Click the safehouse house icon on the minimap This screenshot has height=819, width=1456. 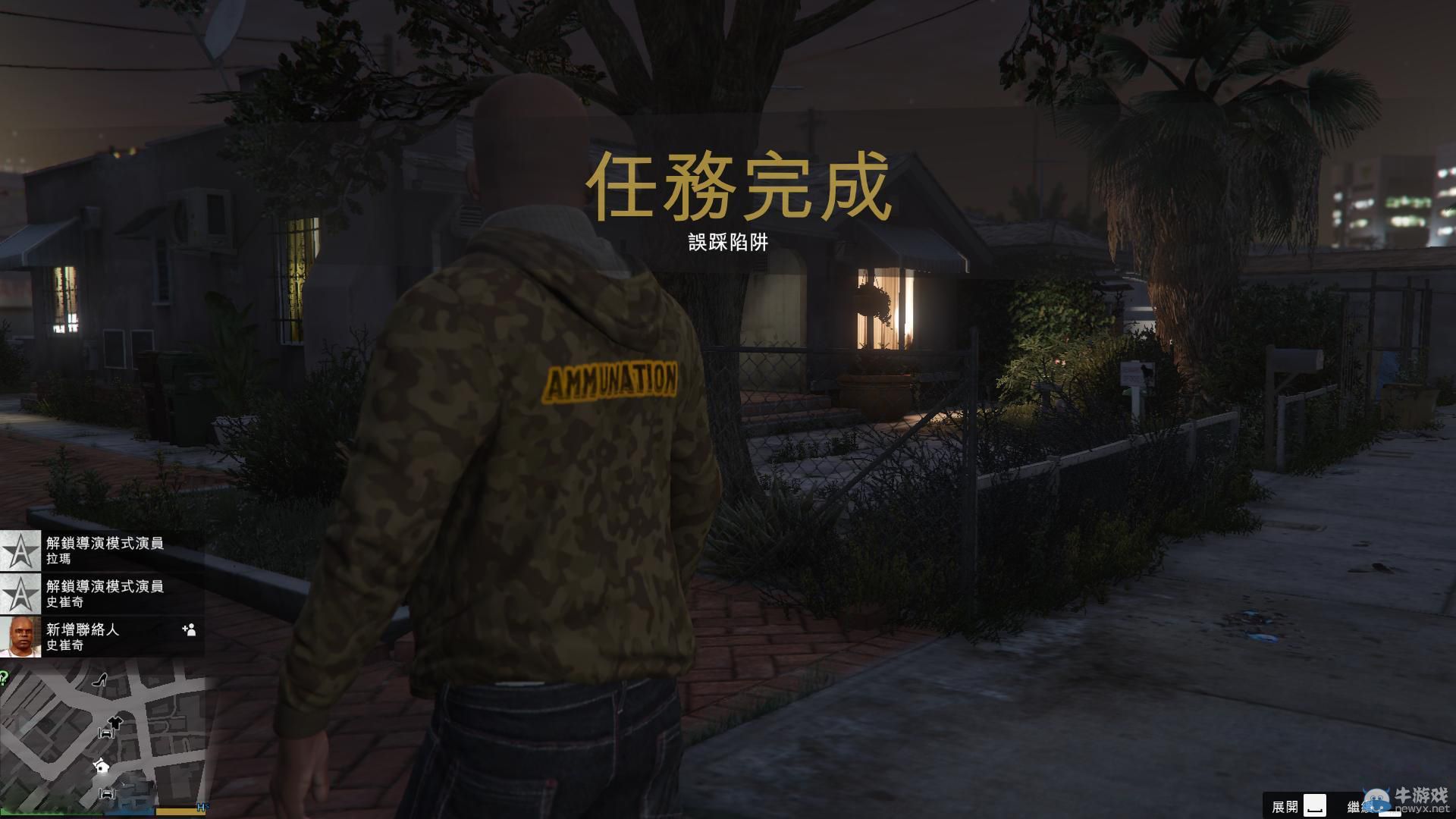(x=101, y=767)
